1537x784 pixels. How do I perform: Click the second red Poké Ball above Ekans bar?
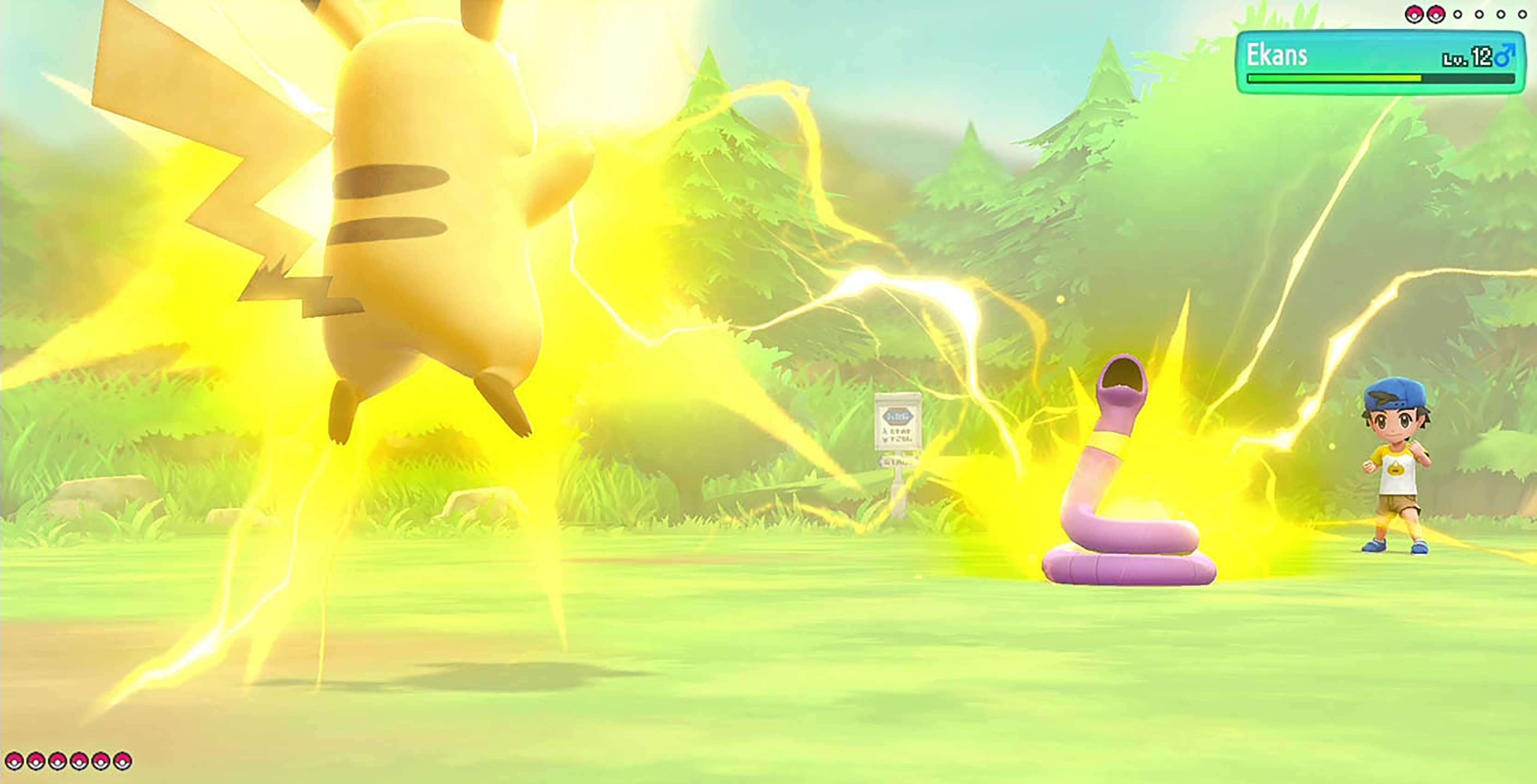pos(1436,14)
